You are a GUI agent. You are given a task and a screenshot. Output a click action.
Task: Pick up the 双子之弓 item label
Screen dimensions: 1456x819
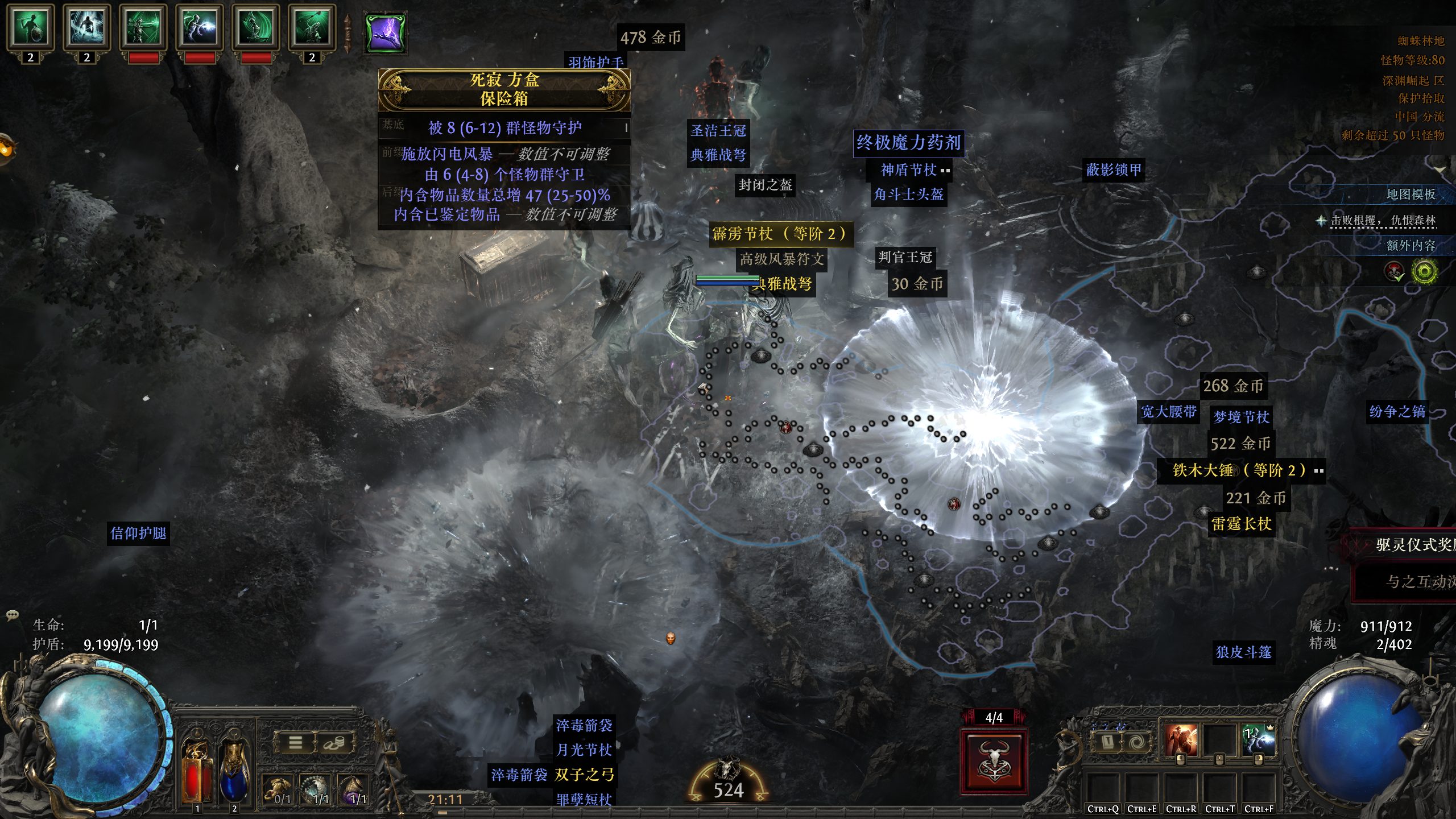coord(585,775)
